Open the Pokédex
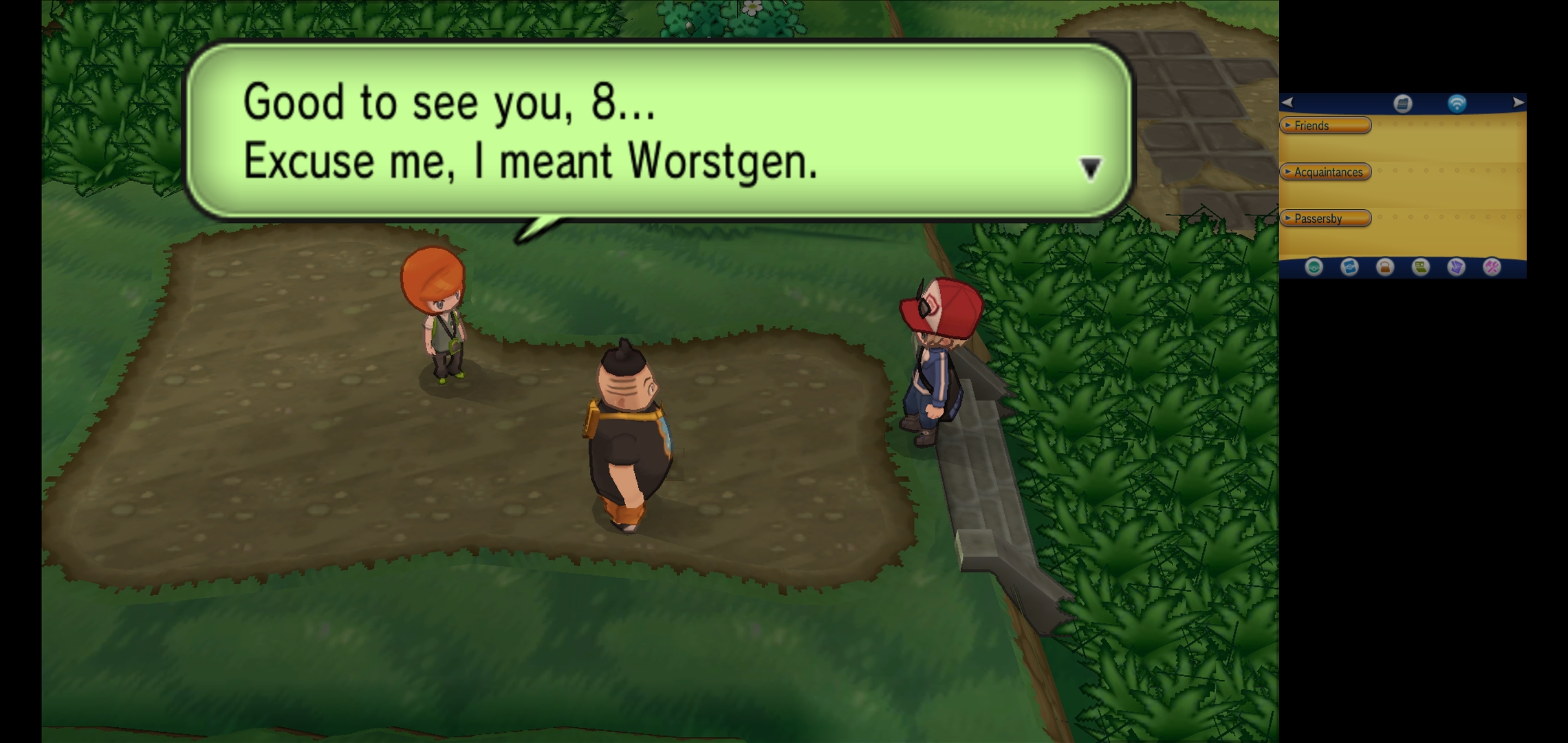The image size is (1568, 743). pyautogui.click(x=1349, y=267)
